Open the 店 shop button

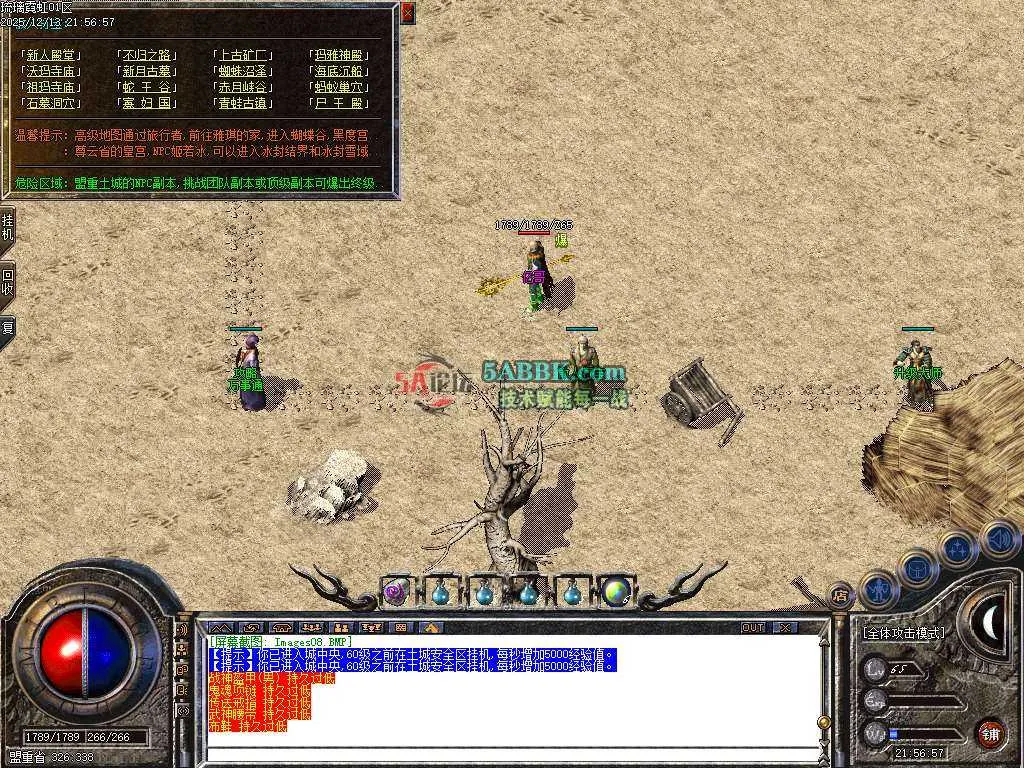click(x=841, y=594)
